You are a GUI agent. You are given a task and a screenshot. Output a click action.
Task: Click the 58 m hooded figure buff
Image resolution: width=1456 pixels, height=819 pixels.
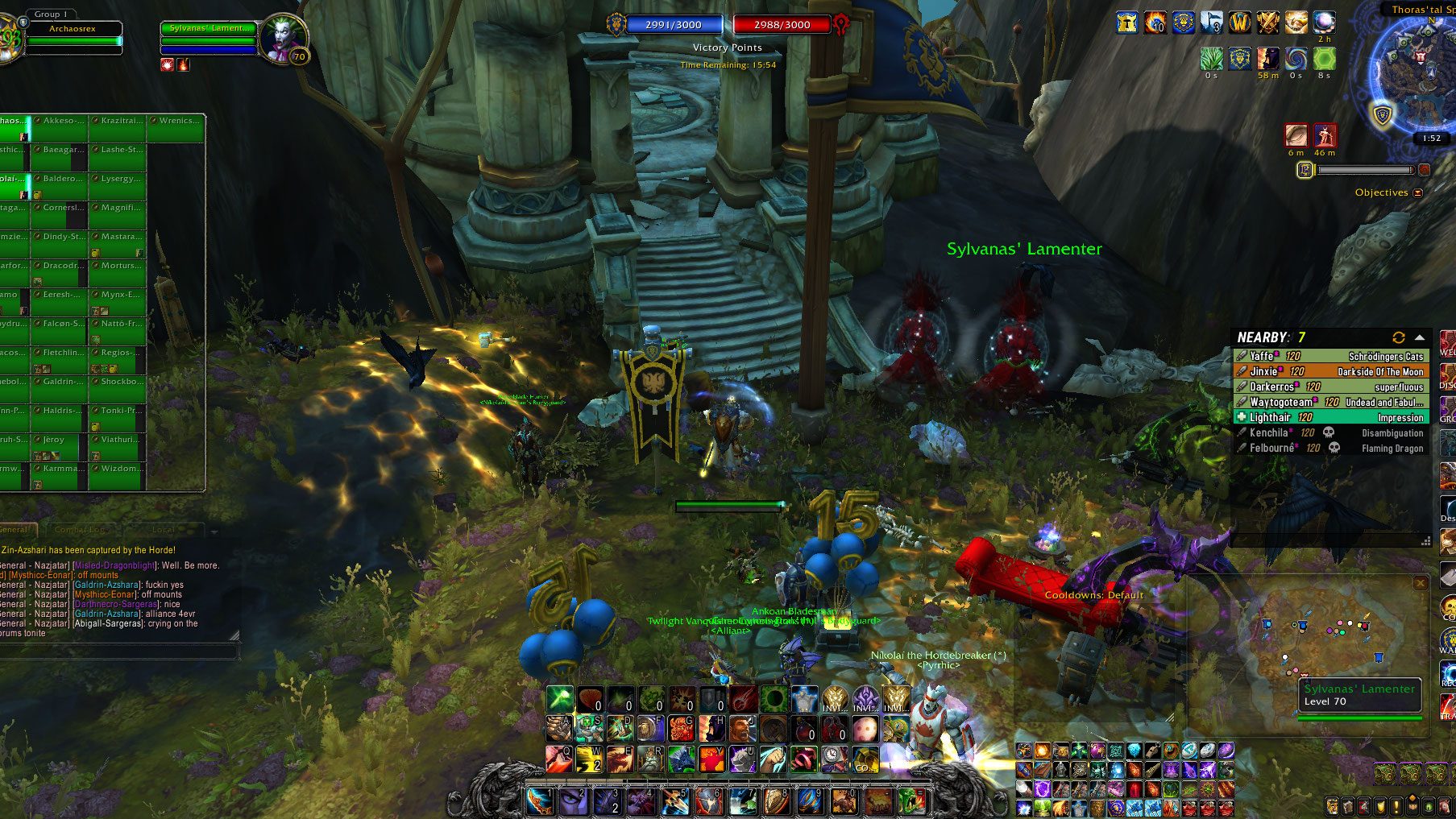1267,59
